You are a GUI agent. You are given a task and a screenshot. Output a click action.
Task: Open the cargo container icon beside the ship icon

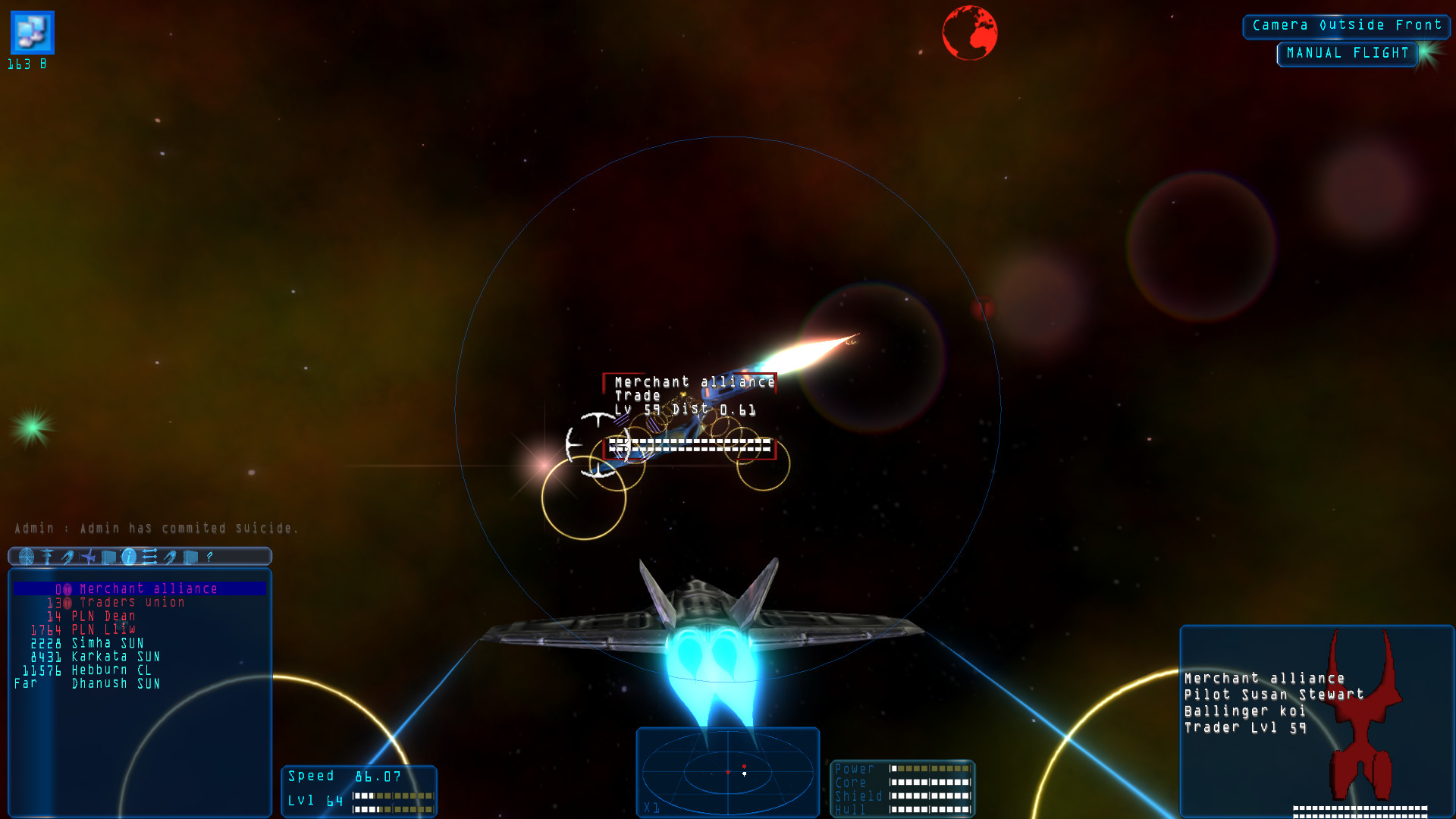click(x=108, y=557)
